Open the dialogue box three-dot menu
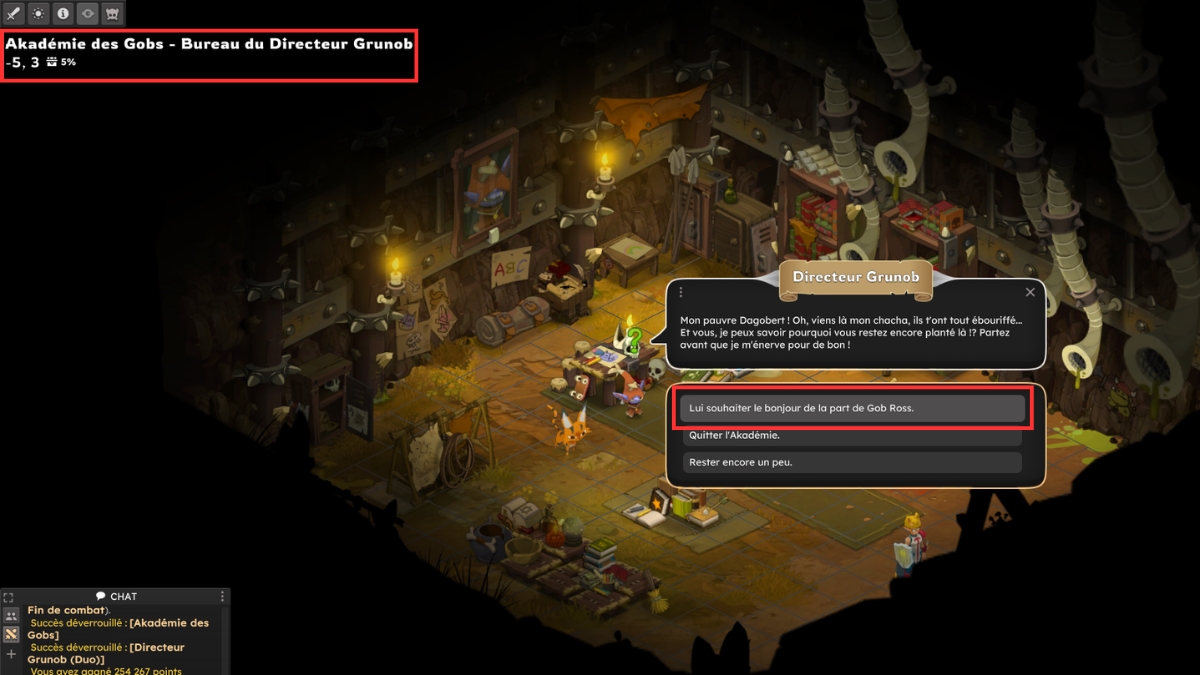1200x675 pixels. pyautogui.click(x=681, y=292)
